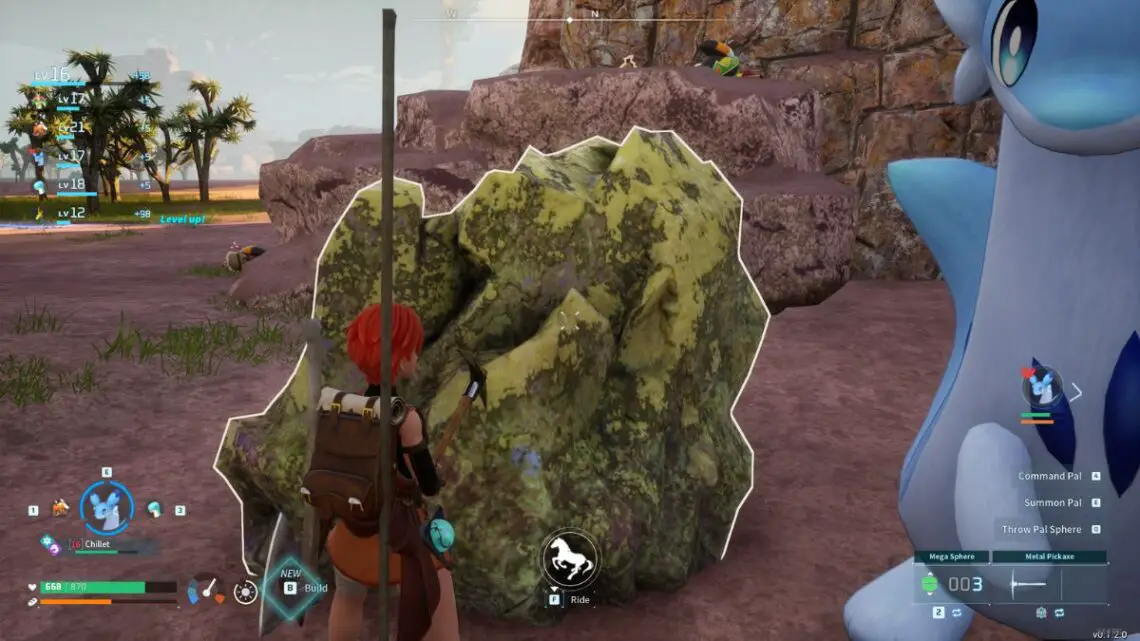Click the Chillet partner skill icon
Screen dimensions: 1140x641
click(50, 544)
